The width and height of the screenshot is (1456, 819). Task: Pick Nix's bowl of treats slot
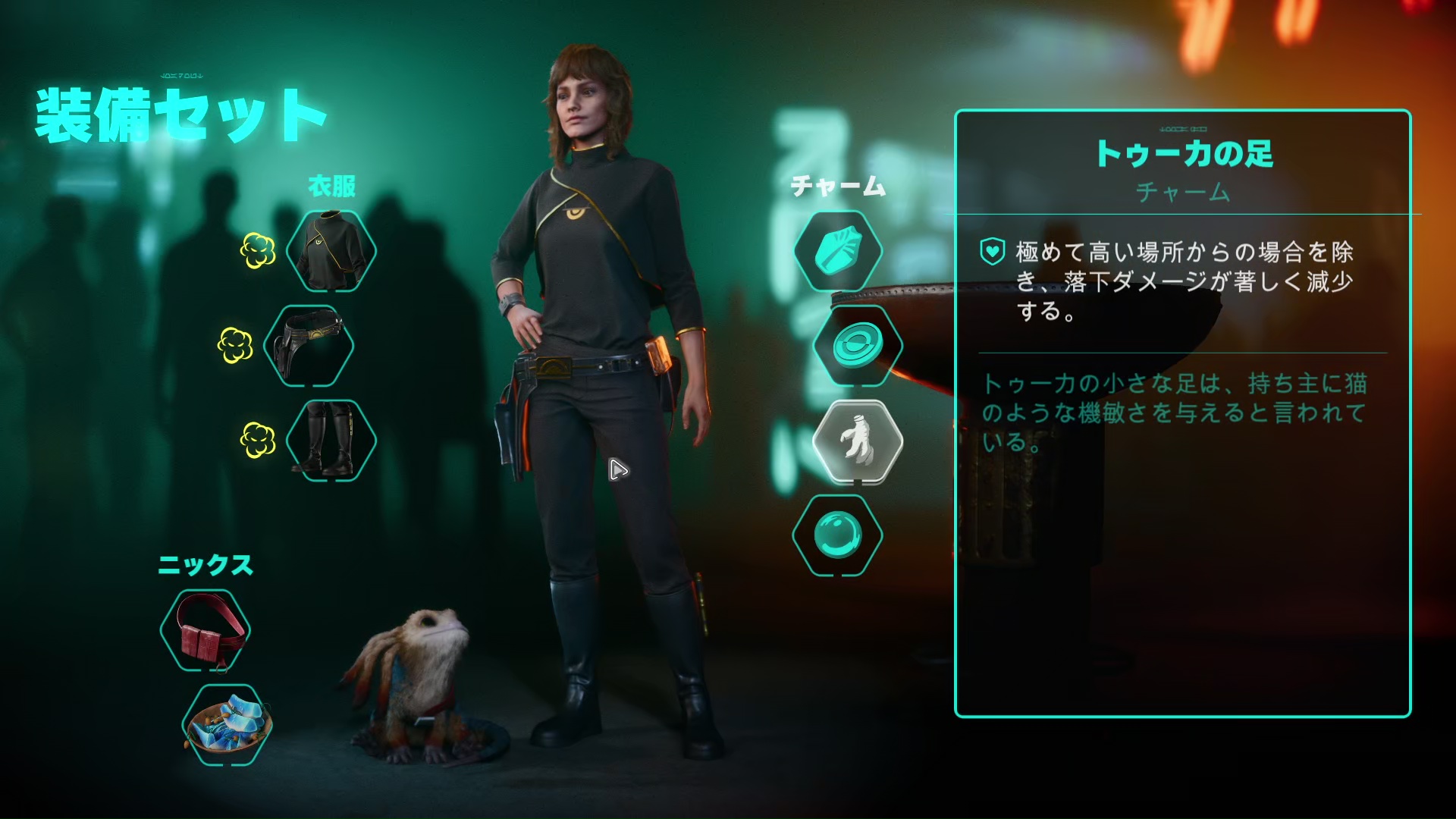[x=227, y=725]
